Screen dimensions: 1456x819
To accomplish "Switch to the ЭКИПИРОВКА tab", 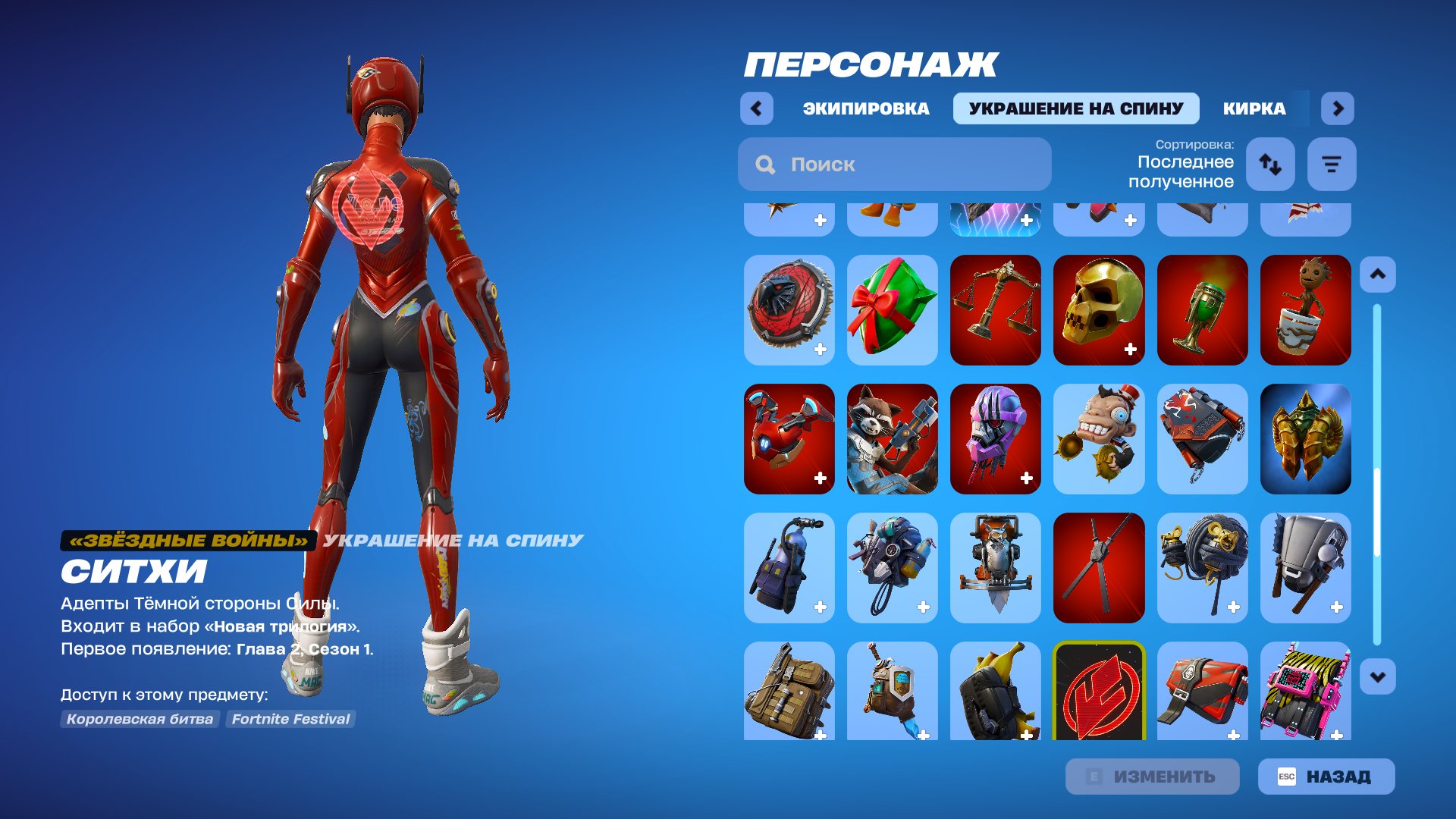I will (x=864, y=108).
